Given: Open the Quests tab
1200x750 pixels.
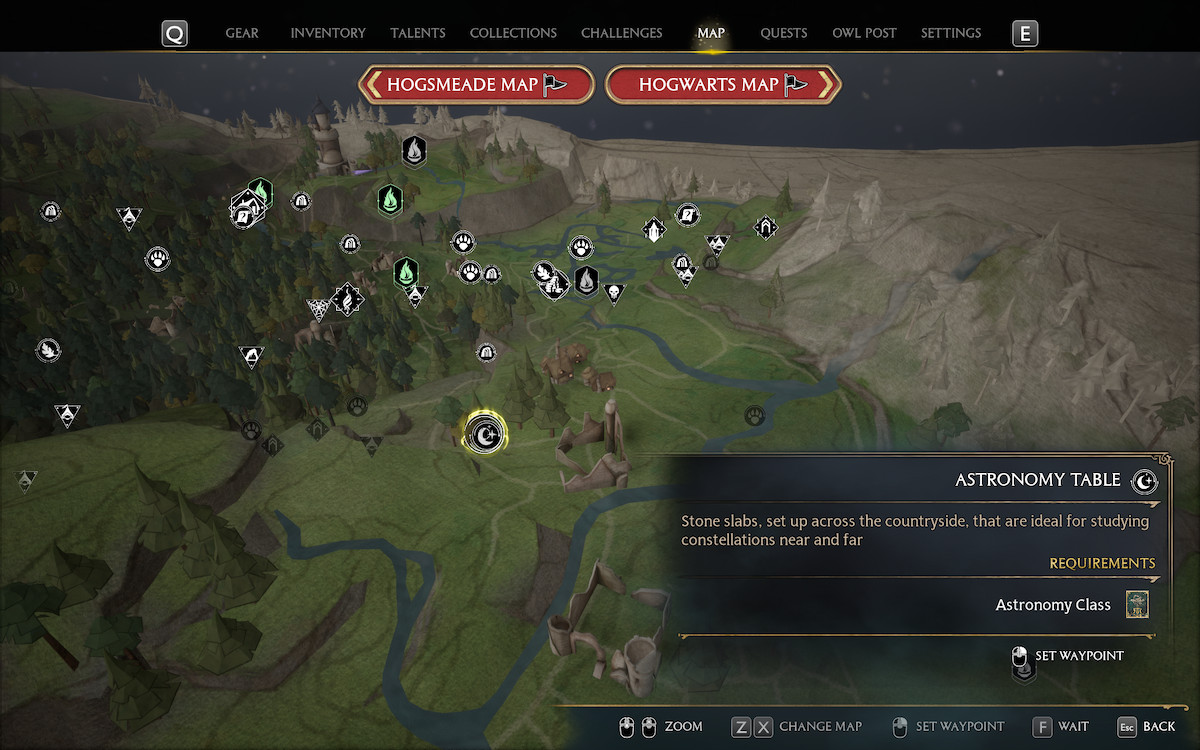Looking at the screenshot, I should pyautogui.click(x=783, y=33).
